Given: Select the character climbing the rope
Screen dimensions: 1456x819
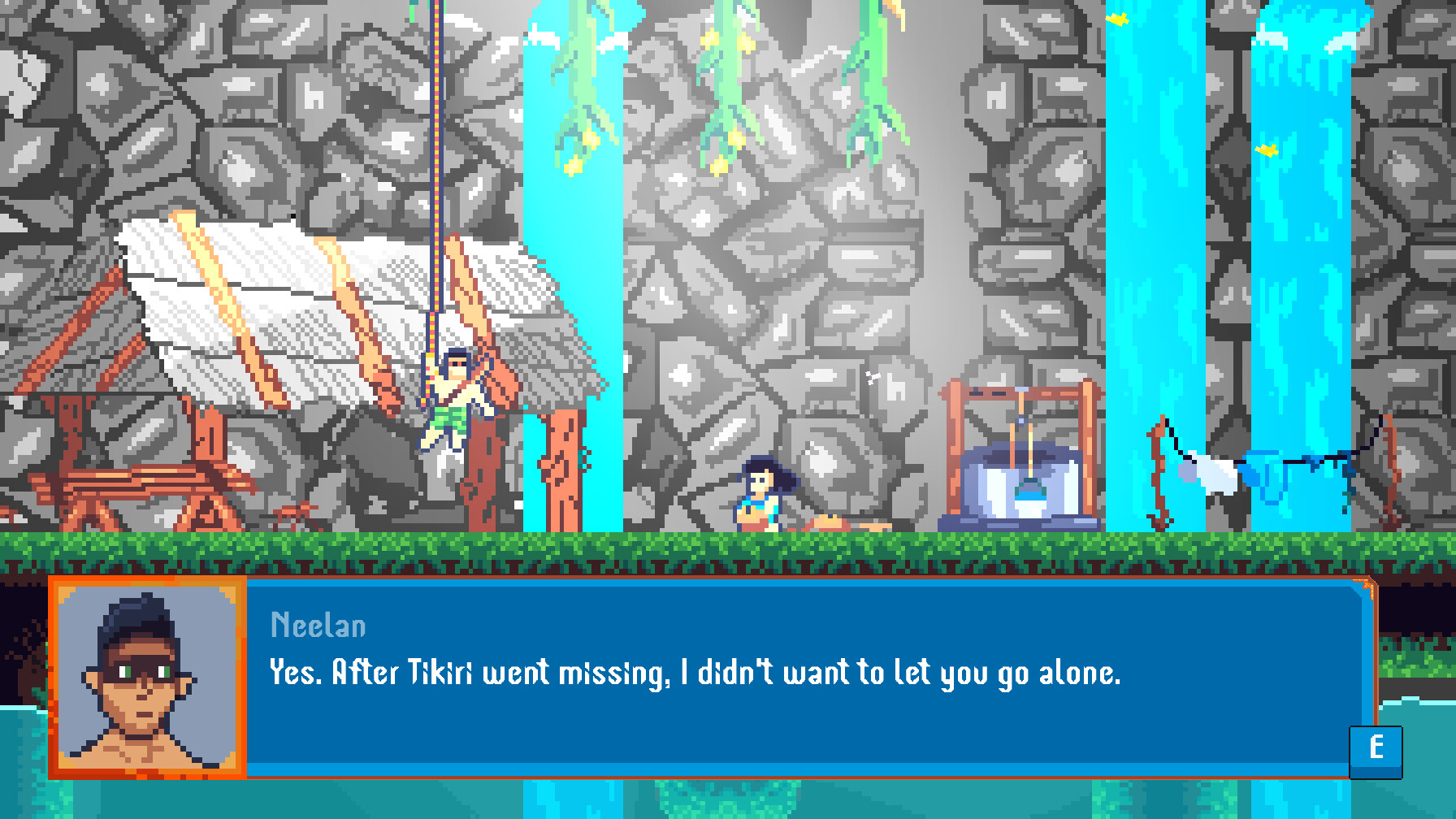Looking at the screenshot, I should click(x=453, y=398).
